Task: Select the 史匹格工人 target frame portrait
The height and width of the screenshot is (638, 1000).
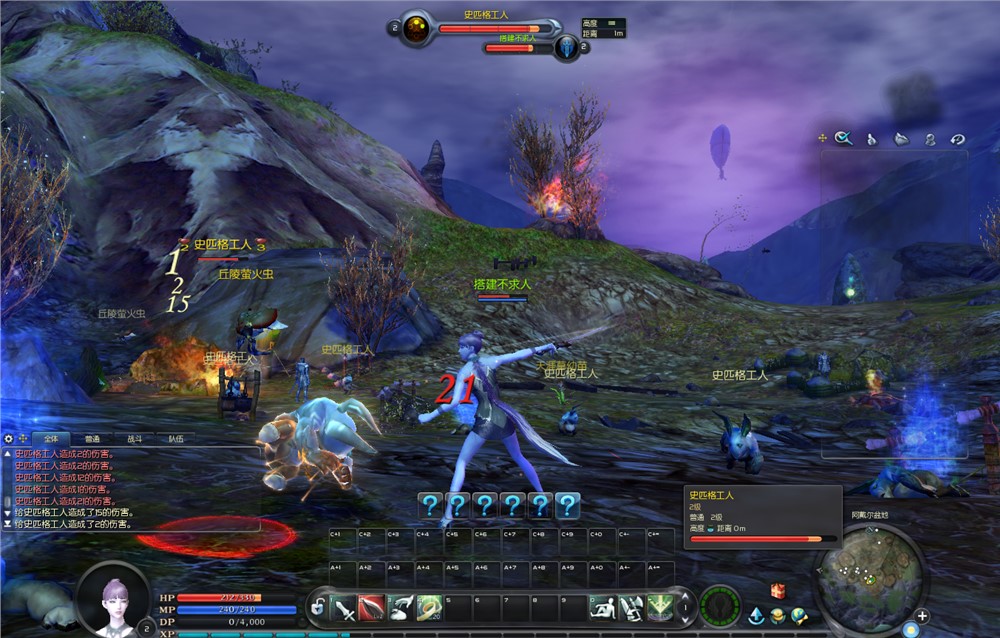Action: tap(417, 28)
